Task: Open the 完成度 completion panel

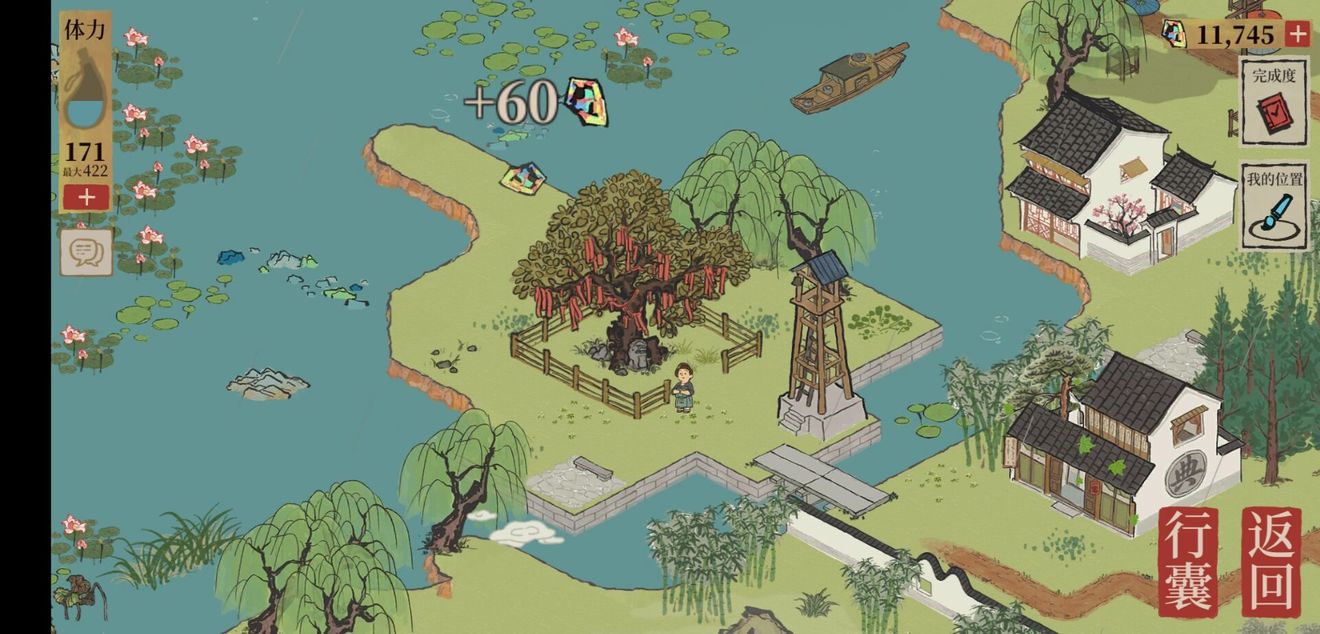Action: [x=1274, y=101]
